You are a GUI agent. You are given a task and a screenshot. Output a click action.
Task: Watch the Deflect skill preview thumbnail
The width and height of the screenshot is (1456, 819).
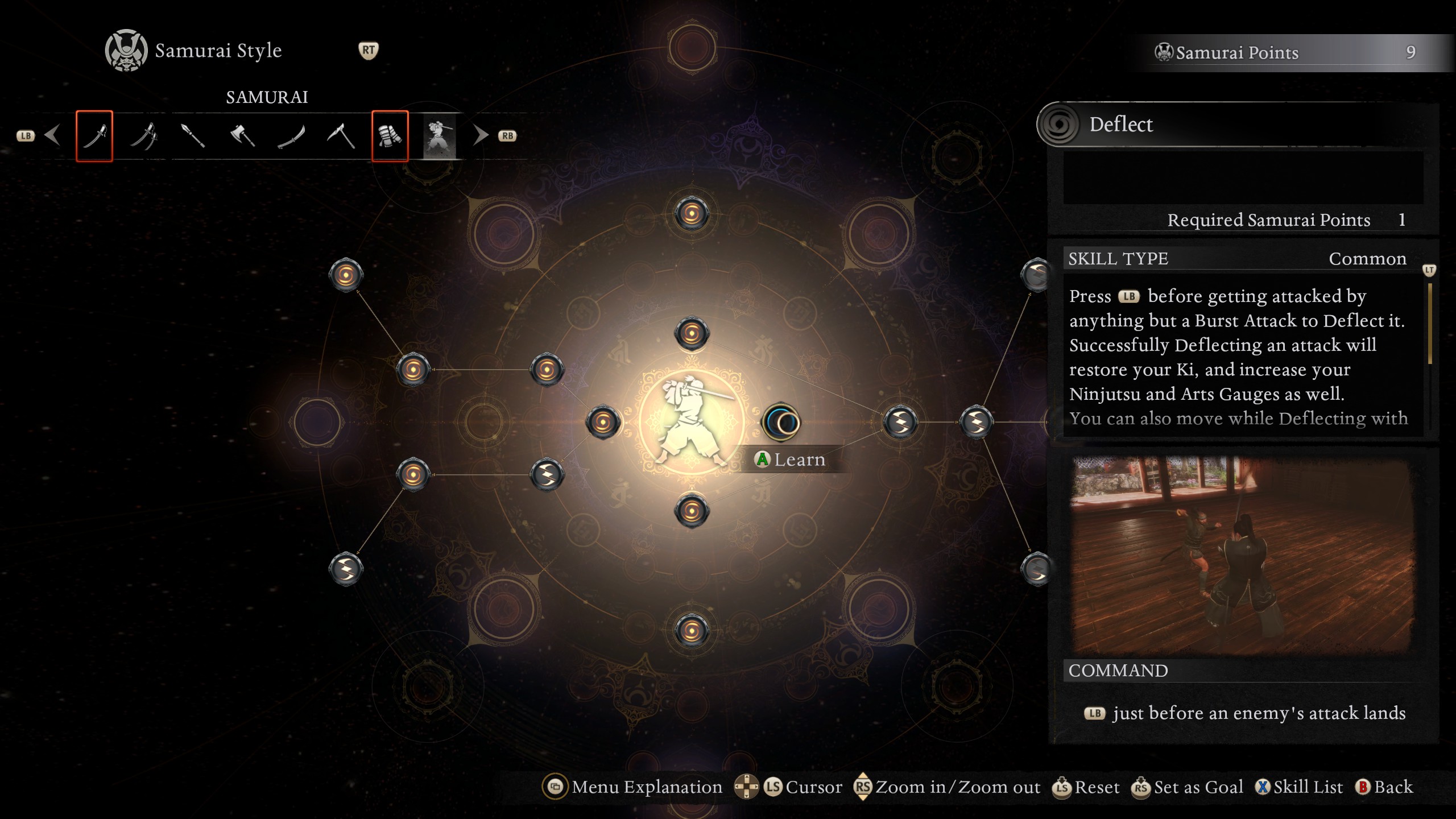(1242, 556)
